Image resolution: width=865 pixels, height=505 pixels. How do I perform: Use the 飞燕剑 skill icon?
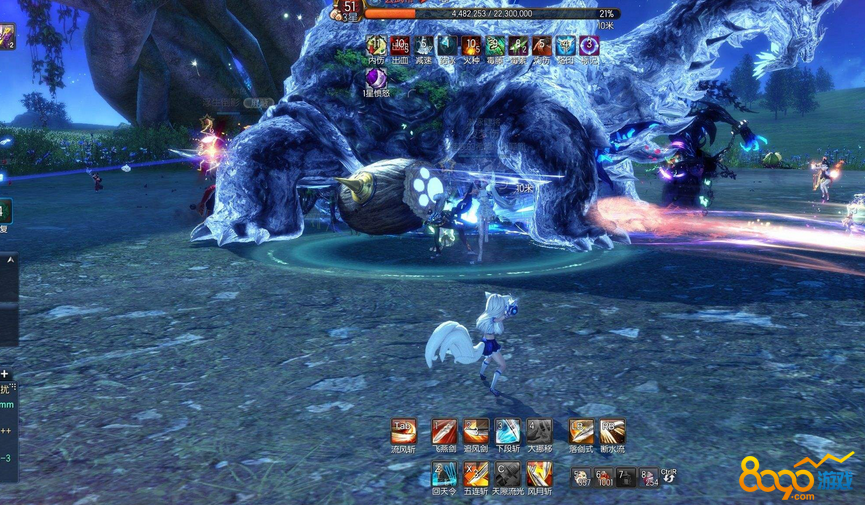[x=444, y=431]
